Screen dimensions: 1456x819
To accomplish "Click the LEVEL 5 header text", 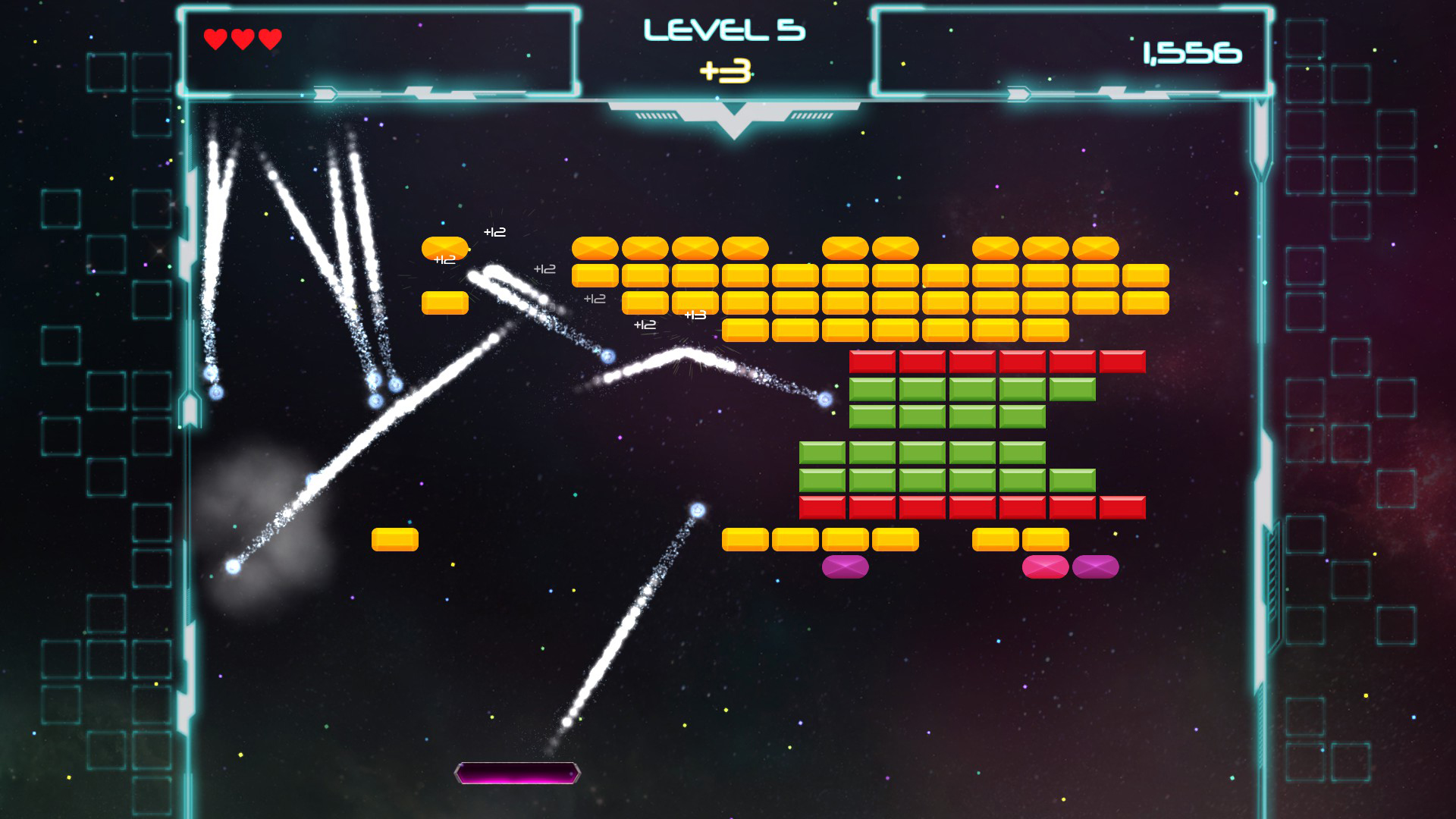I will coord(726,30).
